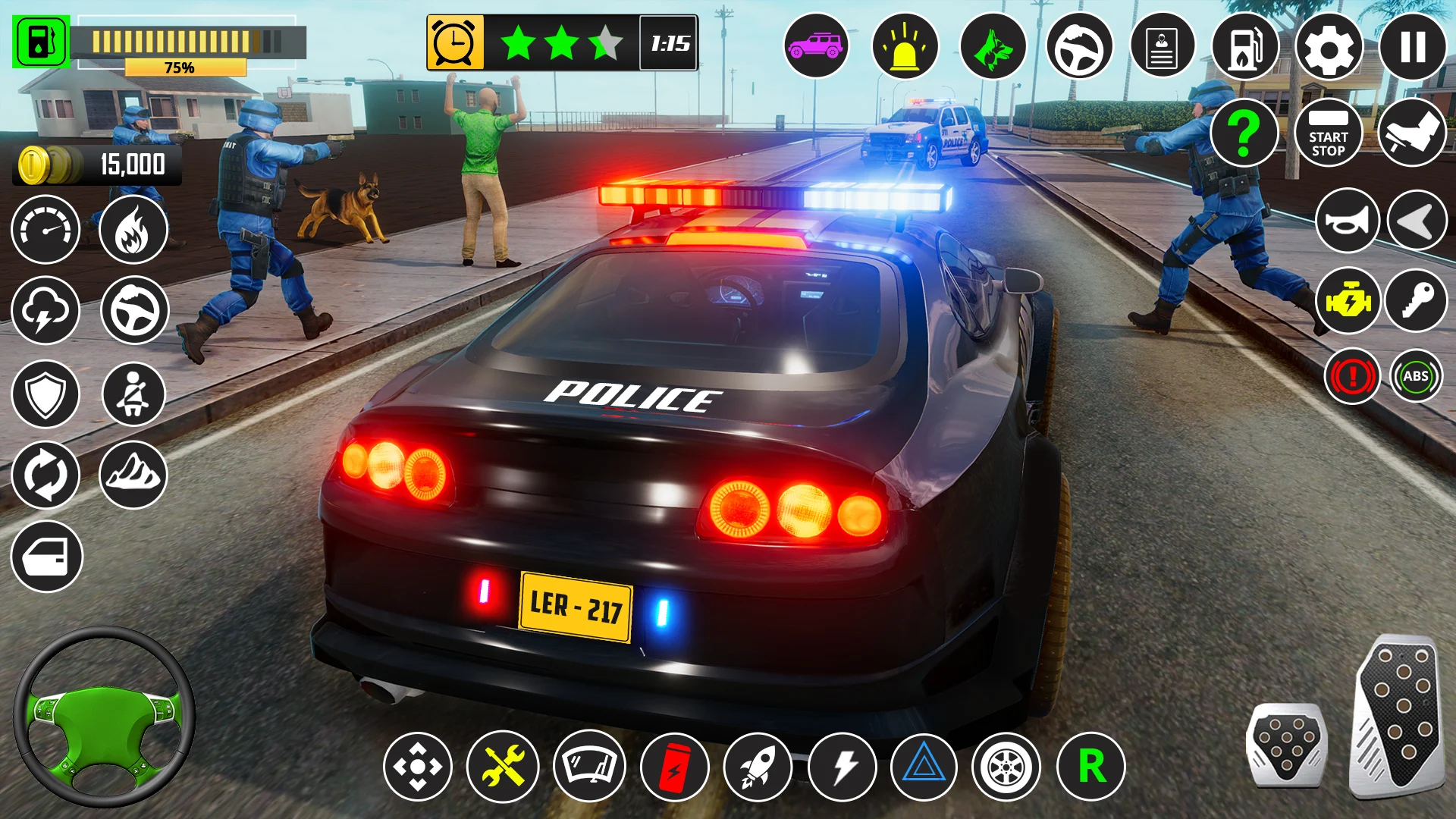Viewport: 1456px width, 819px height.
Task: Open the car door button
Action: tap(46, 557)
